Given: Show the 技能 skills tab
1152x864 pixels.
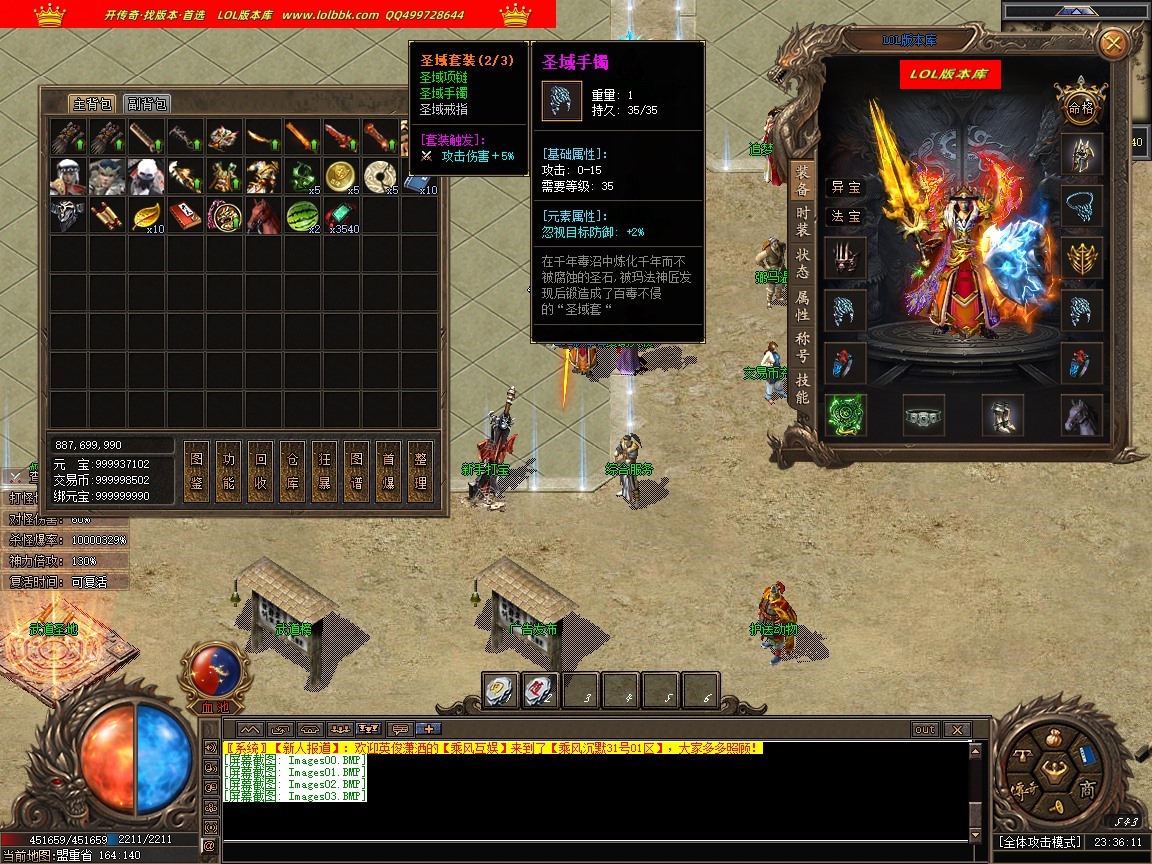Looking at the screenshot, I should point(802,388).
